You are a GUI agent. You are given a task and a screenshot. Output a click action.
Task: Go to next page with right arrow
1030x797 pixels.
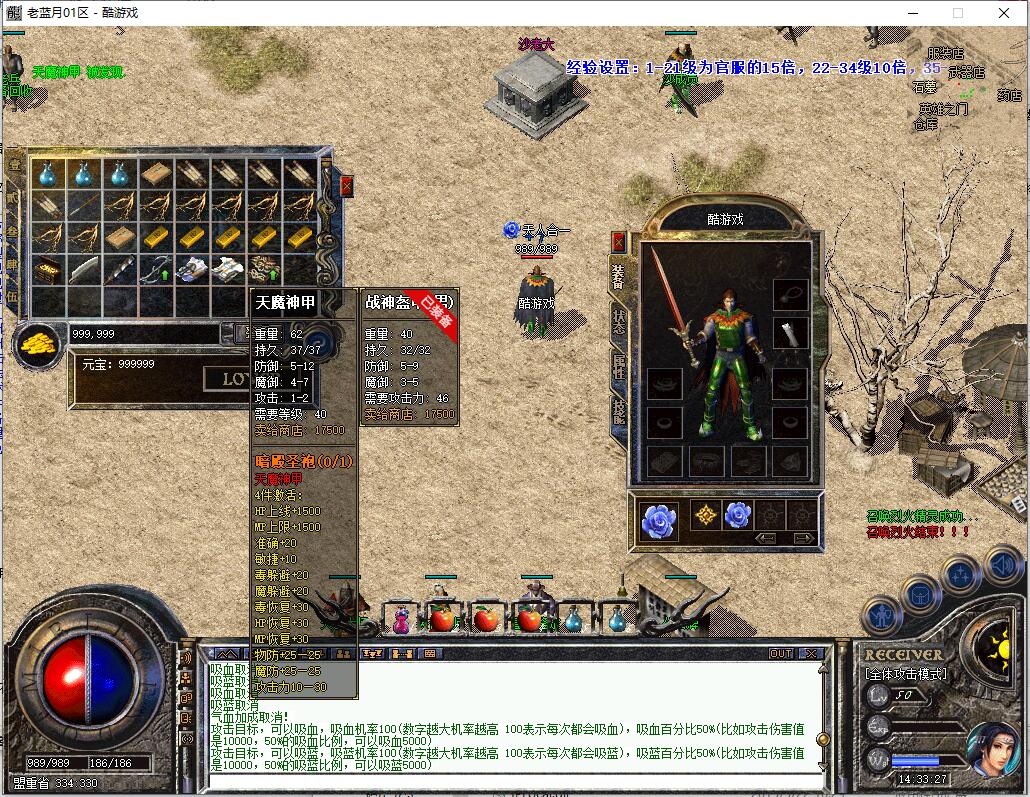[x=802, y=538]
